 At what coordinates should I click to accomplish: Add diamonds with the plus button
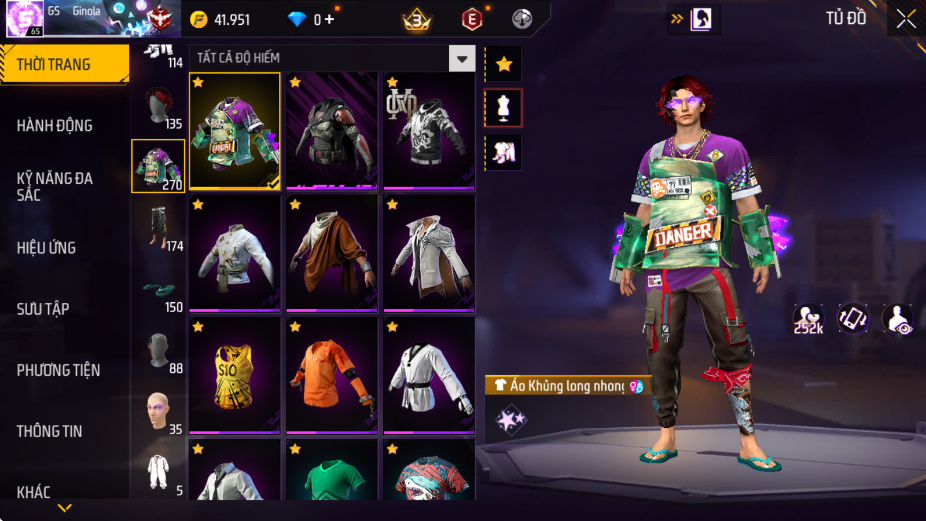click(330, 19)
